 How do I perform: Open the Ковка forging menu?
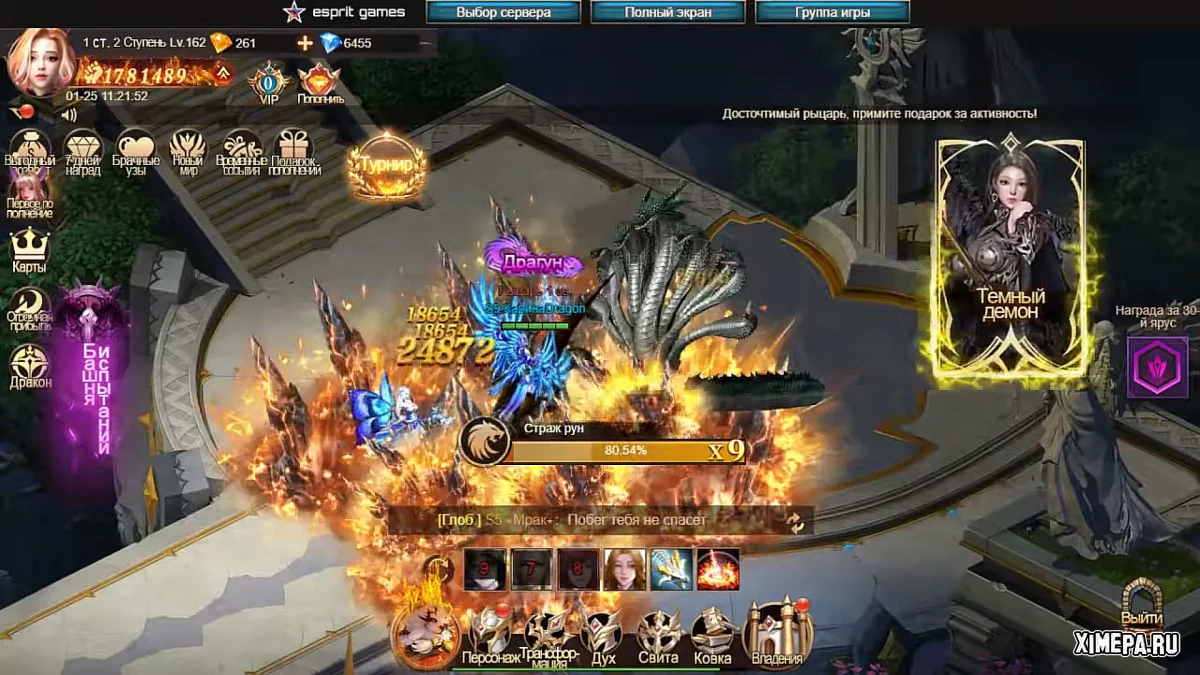(712, 634)
